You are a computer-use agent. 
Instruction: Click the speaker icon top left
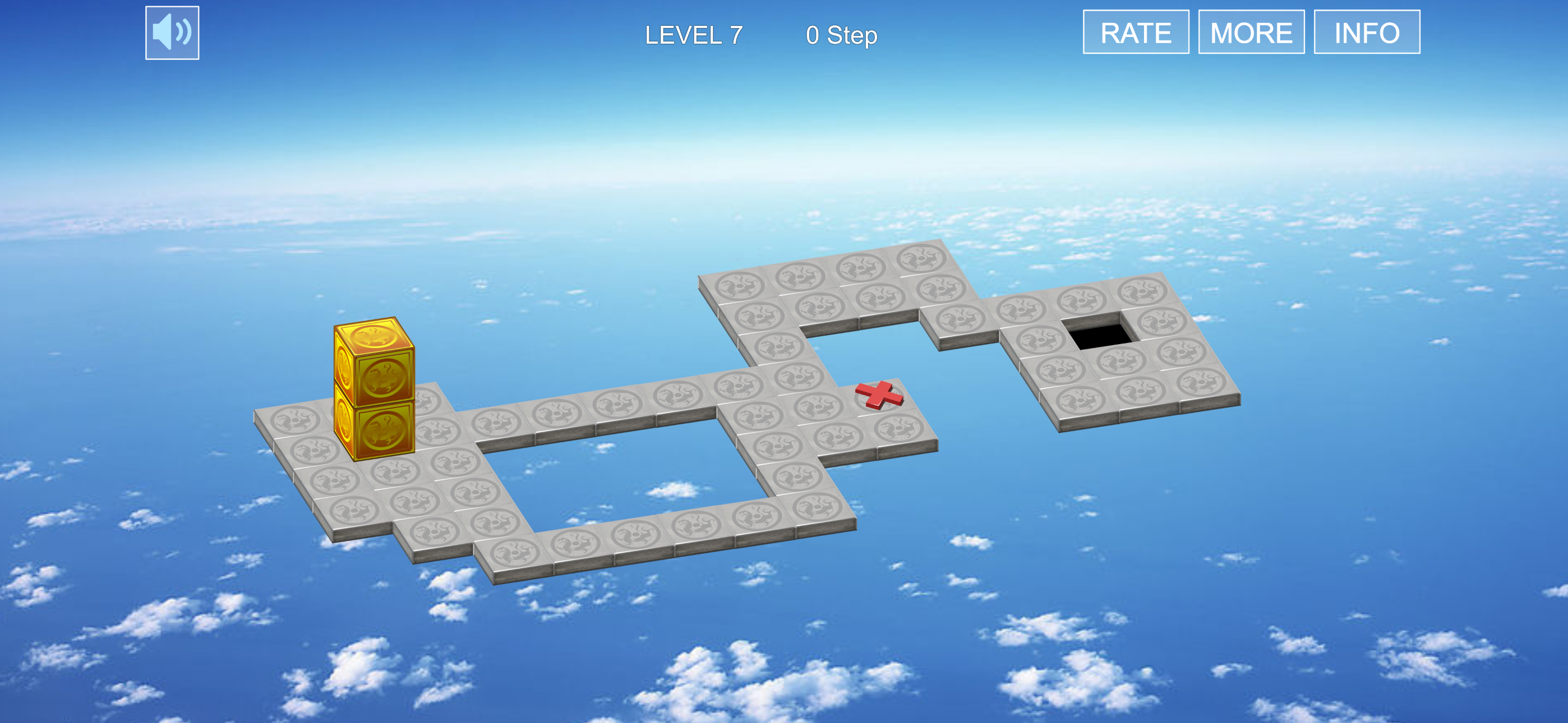(172, 31)
